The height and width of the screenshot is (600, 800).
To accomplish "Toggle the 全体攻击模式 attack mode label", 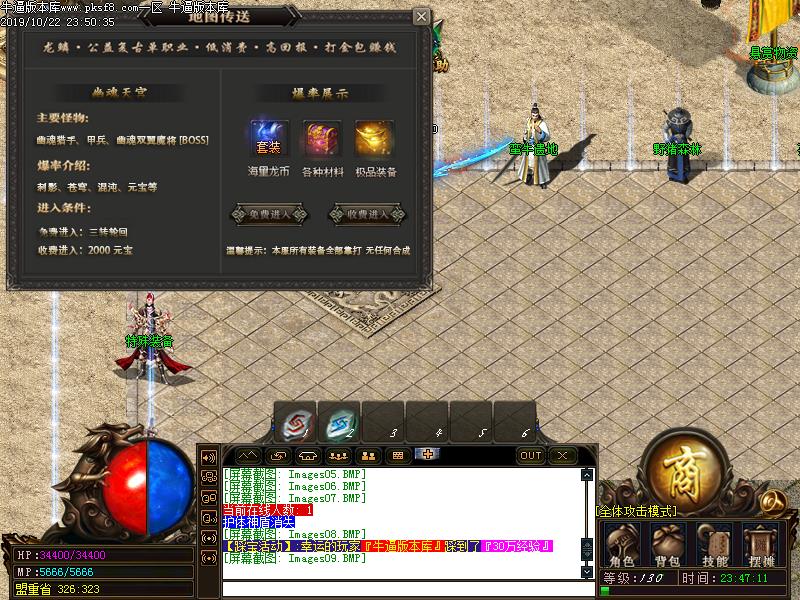I will (x=636, y=511).
